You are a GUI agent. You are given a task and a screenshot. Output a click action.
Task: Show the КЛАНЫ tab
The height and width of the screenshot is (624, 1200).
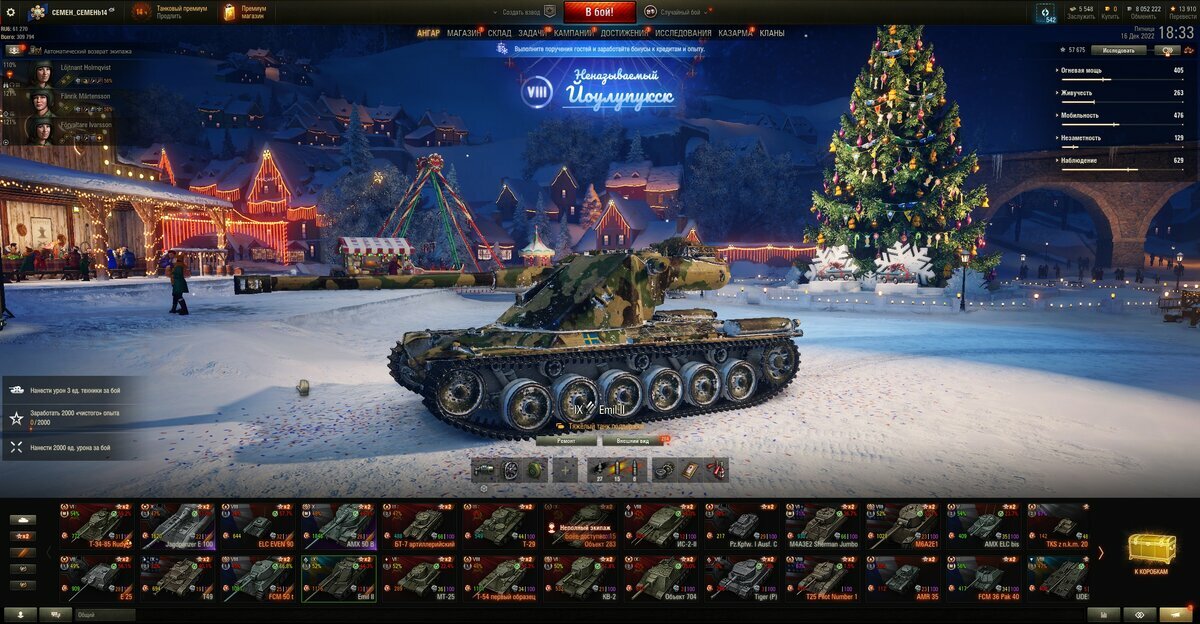click(x=772, y=33)
